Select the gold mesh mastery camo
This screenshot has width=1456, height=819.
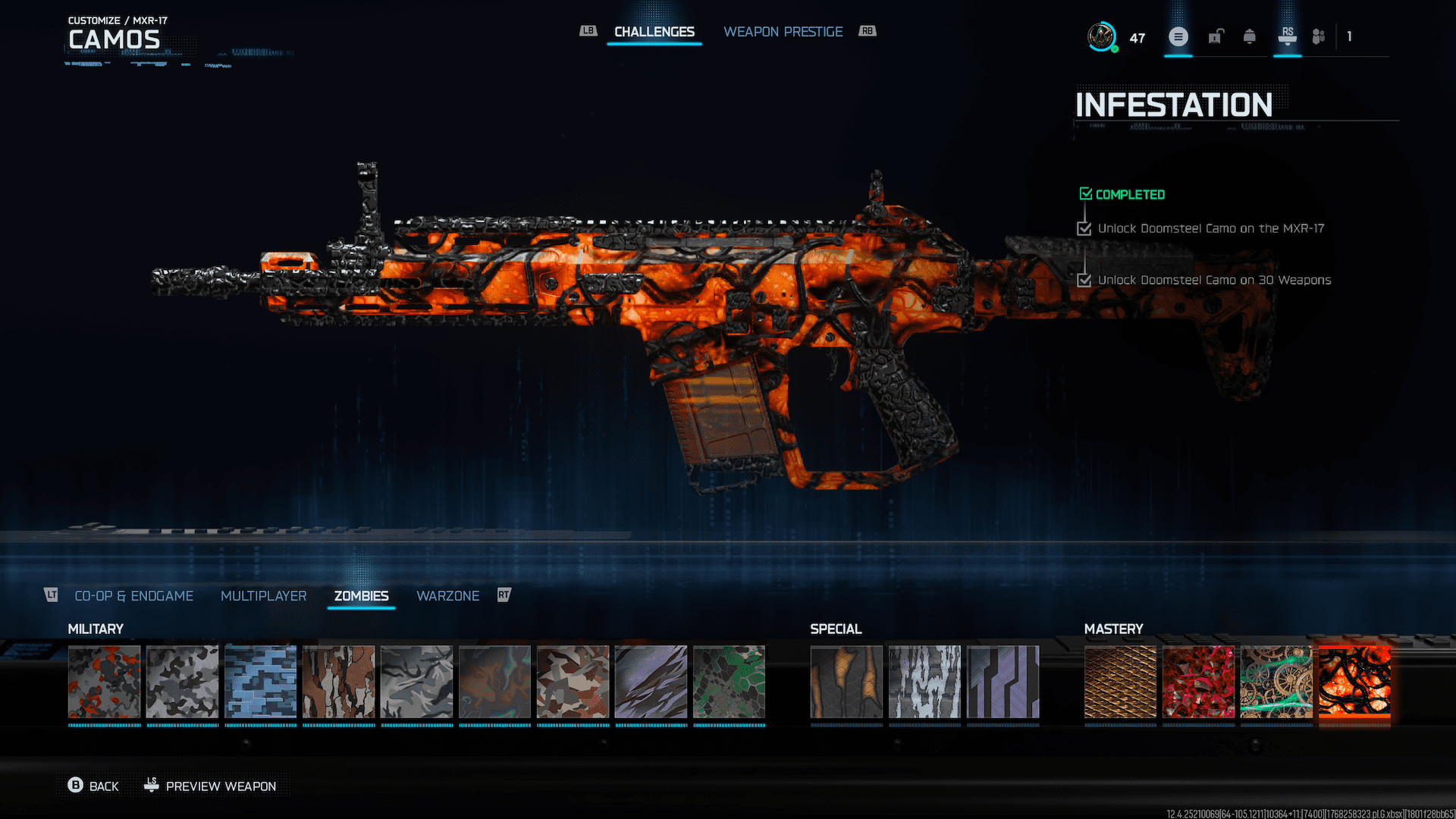point(1120,682)
